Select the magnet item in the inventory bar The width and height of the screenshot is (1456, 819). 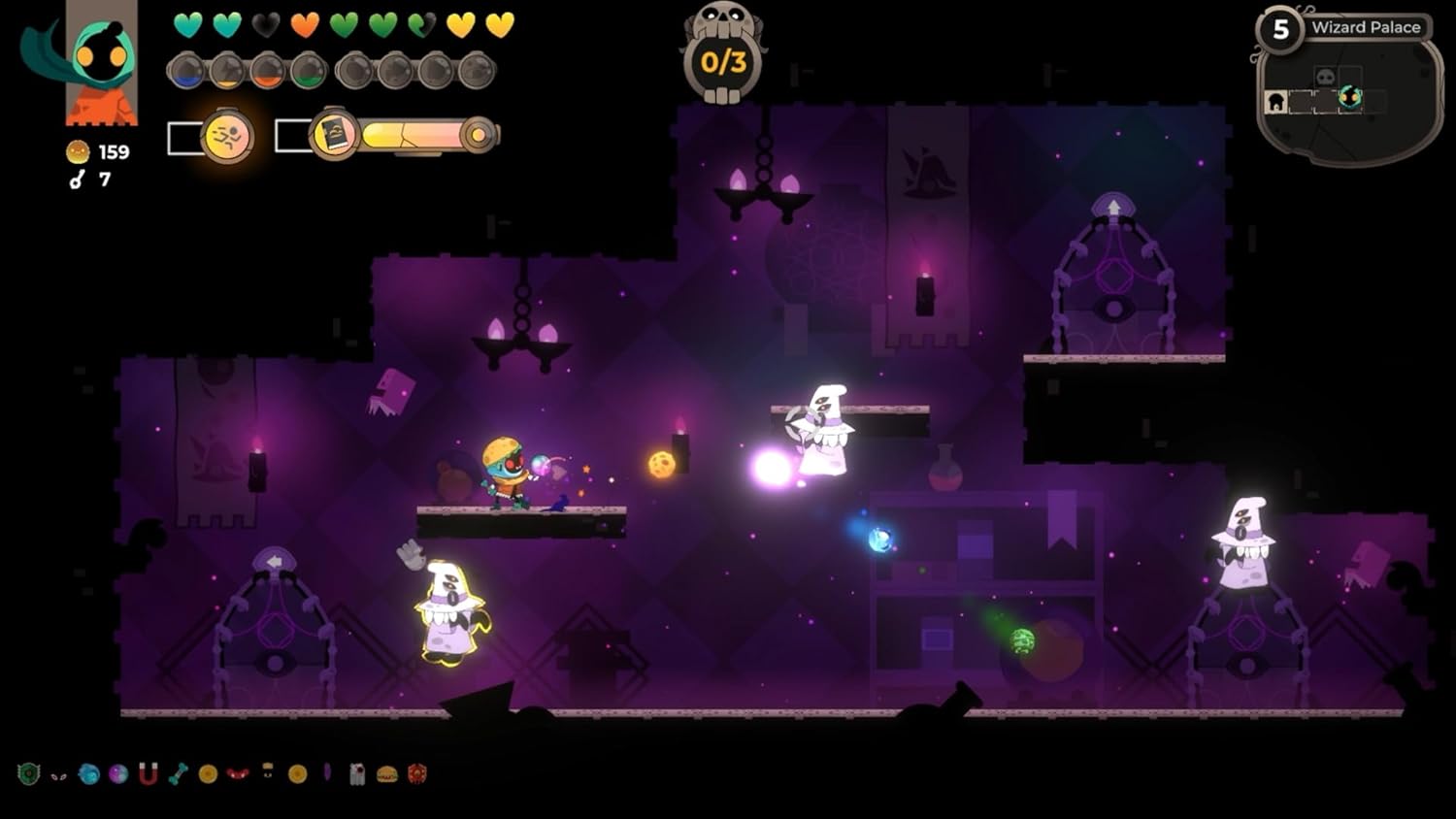click(x=148, y=773)
